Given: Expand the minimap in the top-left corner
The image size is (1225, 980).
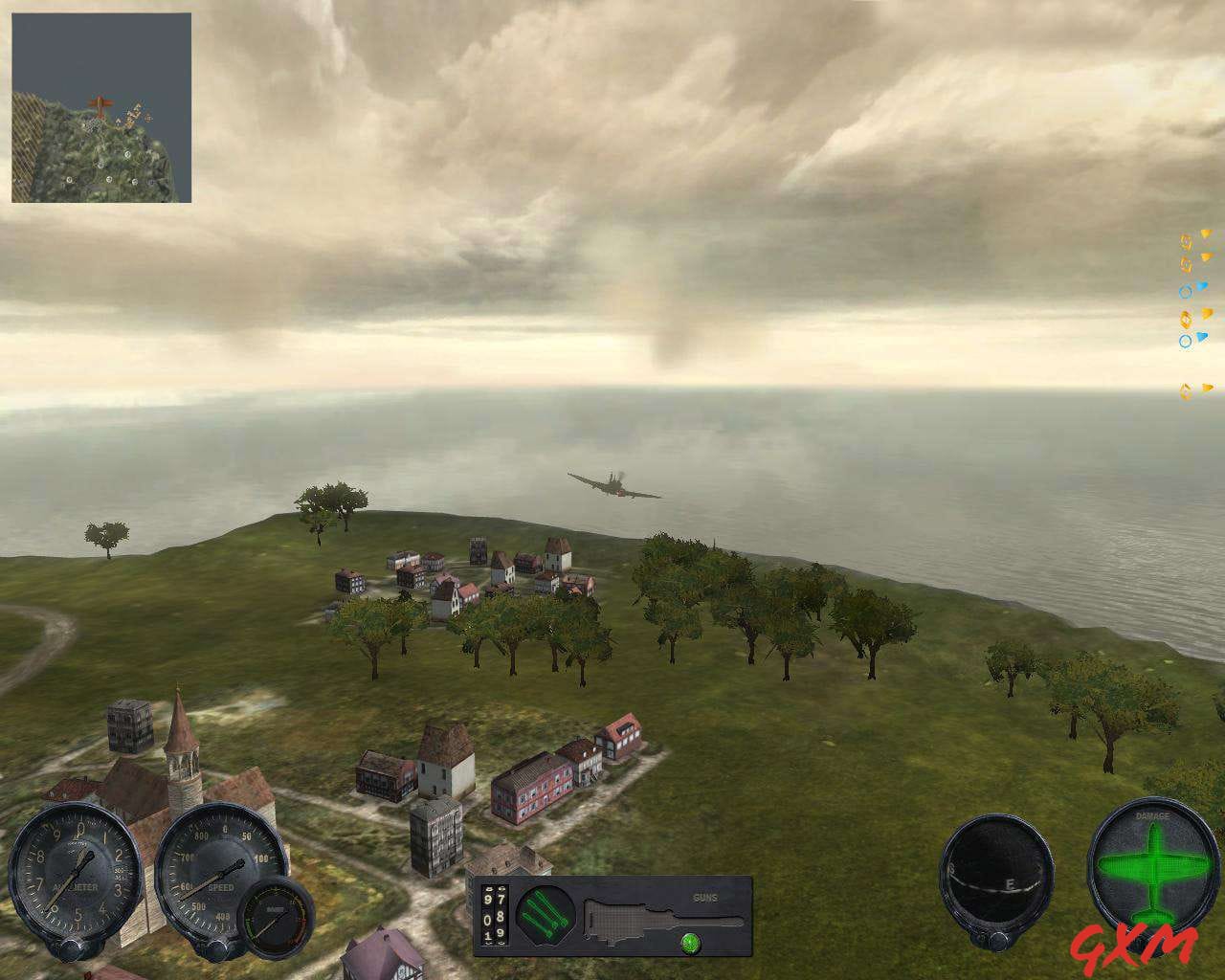Looking at the screenshot, I should pos(100,105).
